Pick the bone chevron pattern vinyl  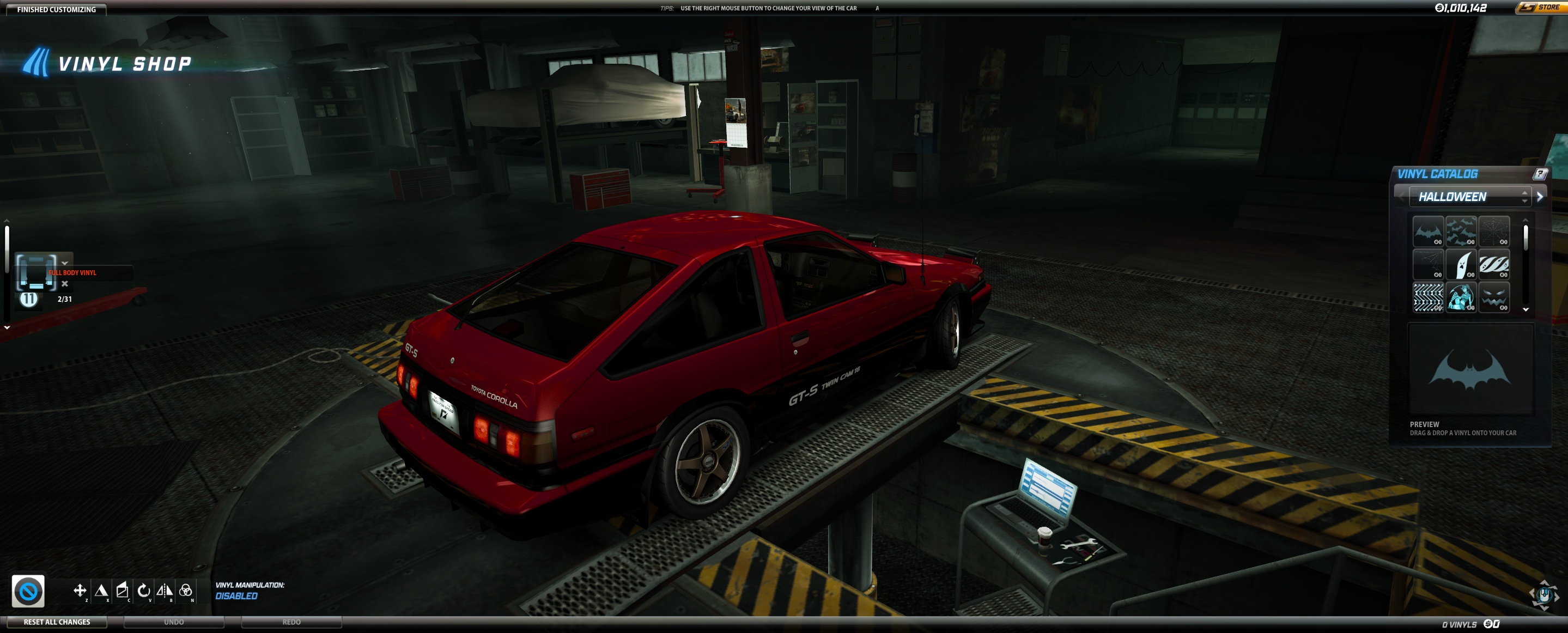click(x=1427, y=297)
